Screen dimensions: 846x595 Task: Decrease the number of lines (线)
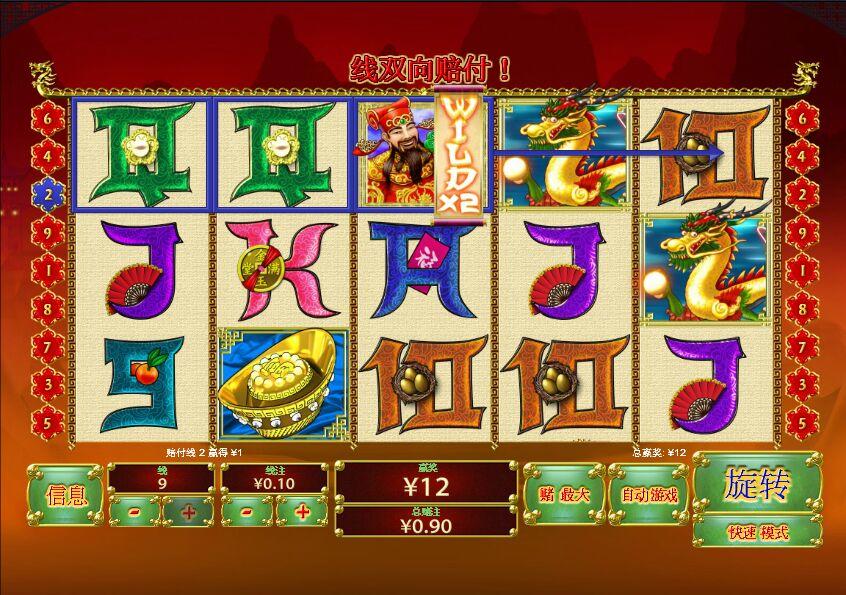134,512
